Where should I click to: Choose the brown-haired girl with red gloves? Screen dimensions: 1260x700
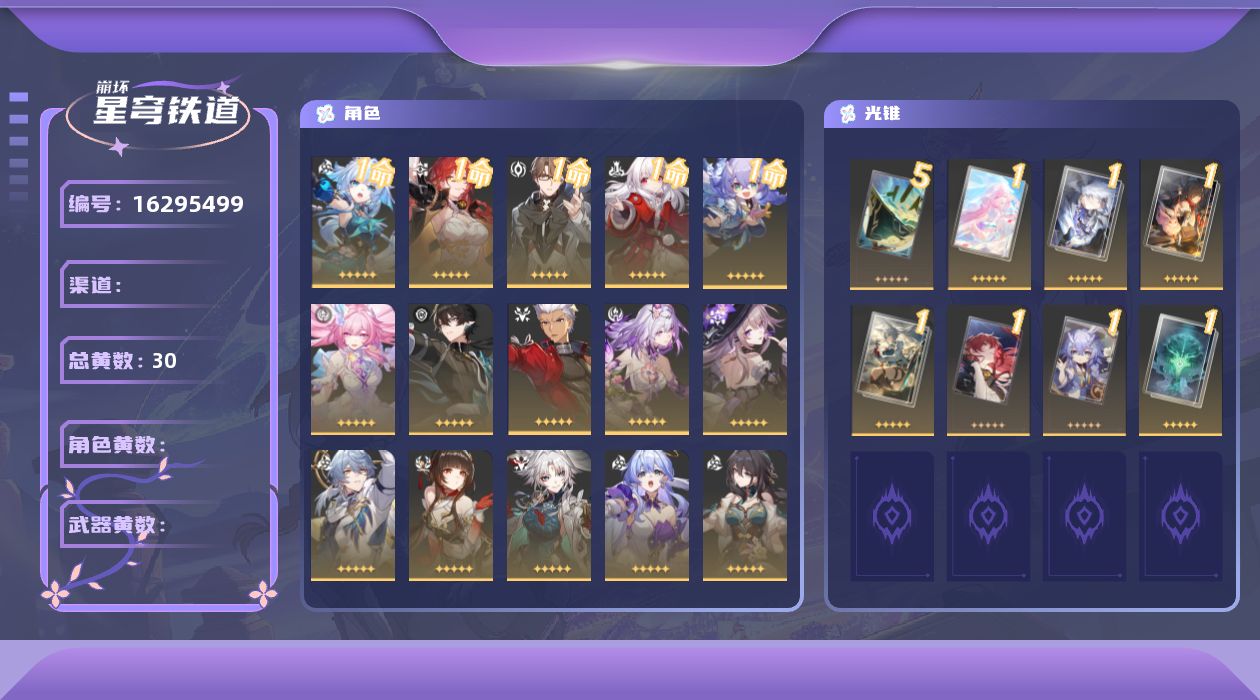451,515
